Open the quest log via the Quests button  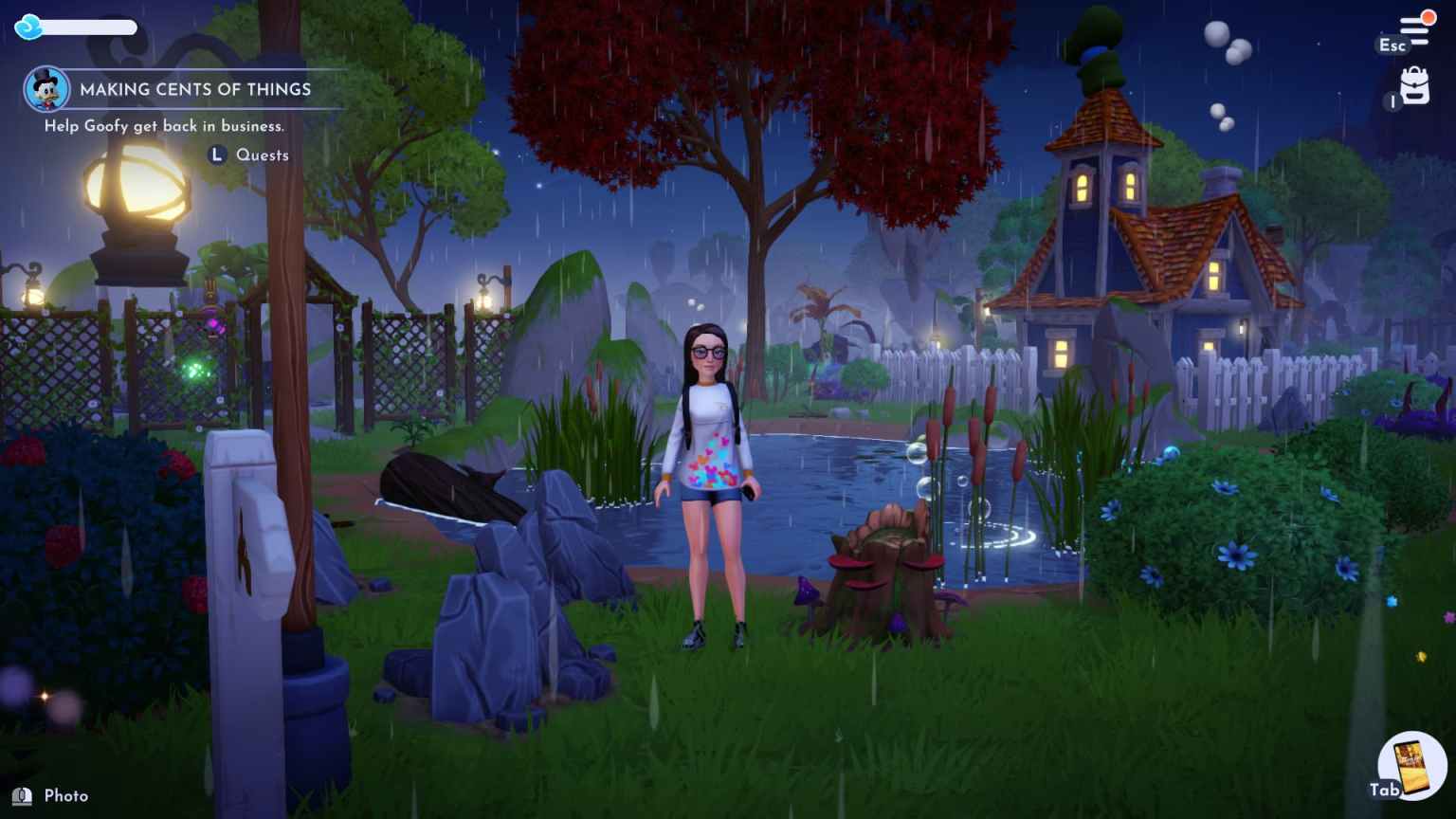(262, 155)
